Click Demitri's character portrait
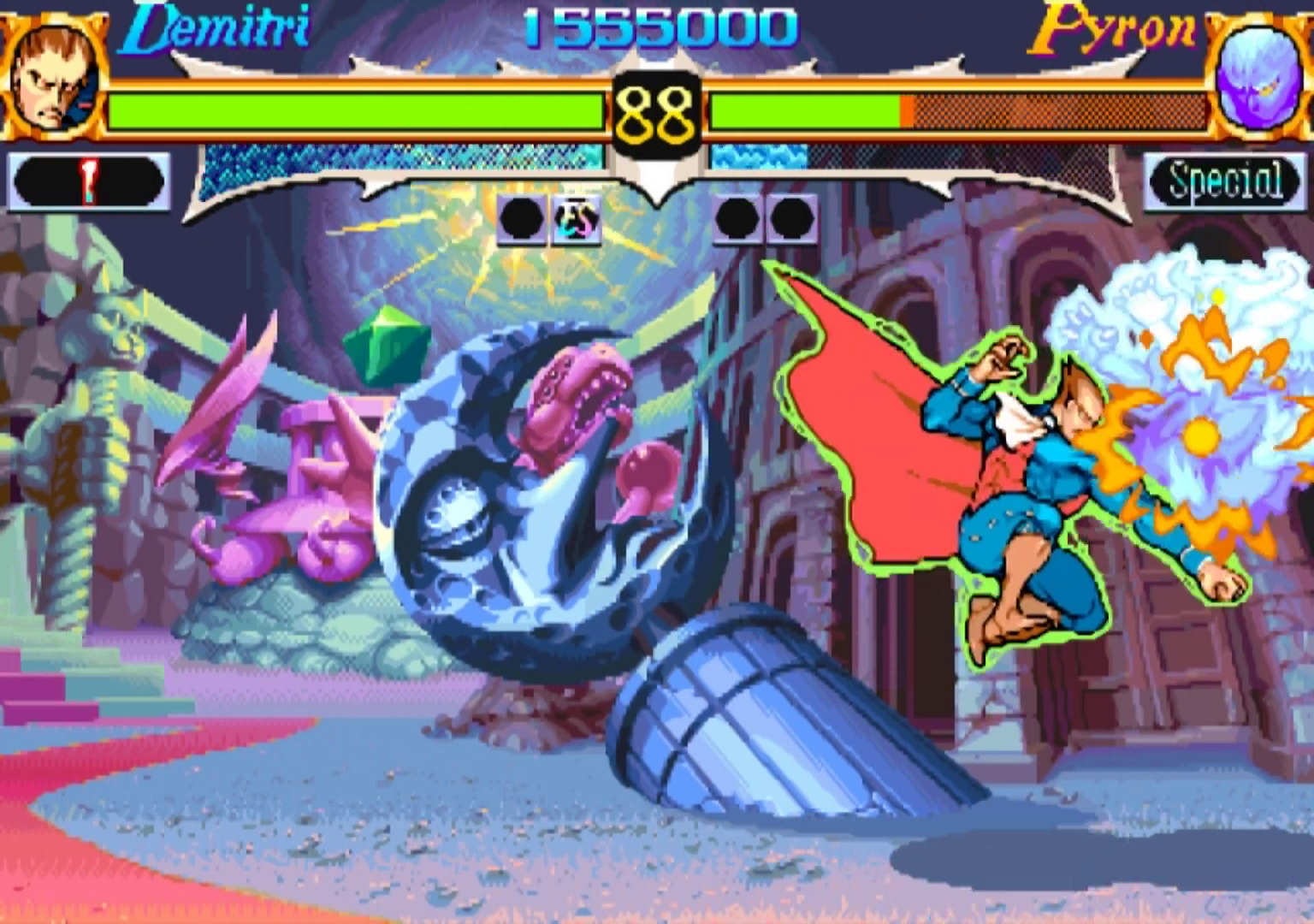1314x924 pixels. 53,77
